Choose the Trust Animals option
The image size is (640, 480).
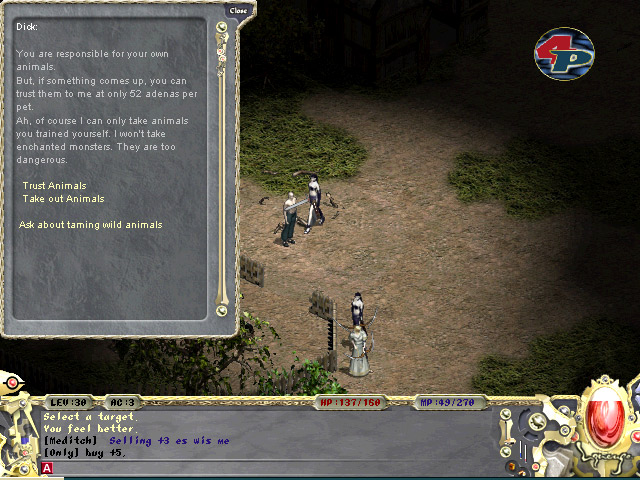pos(54,186)
